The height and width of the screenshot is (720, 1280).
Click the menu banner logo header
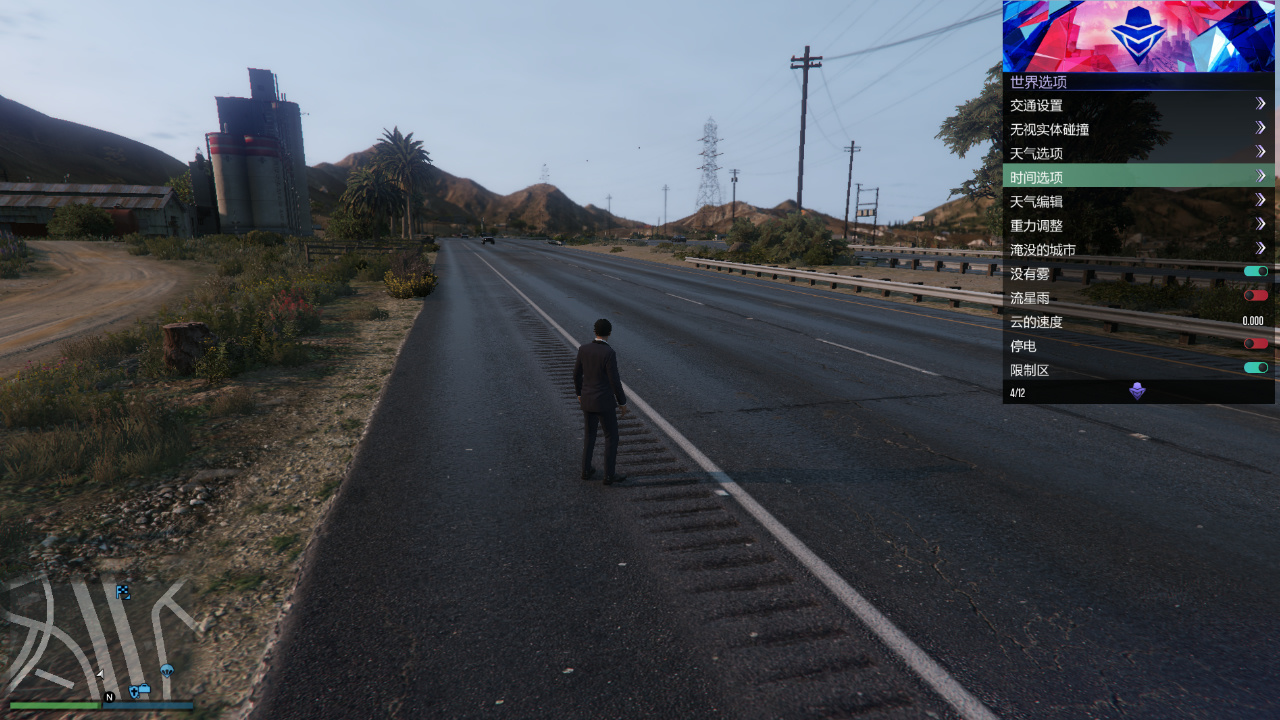point(1138,36)
